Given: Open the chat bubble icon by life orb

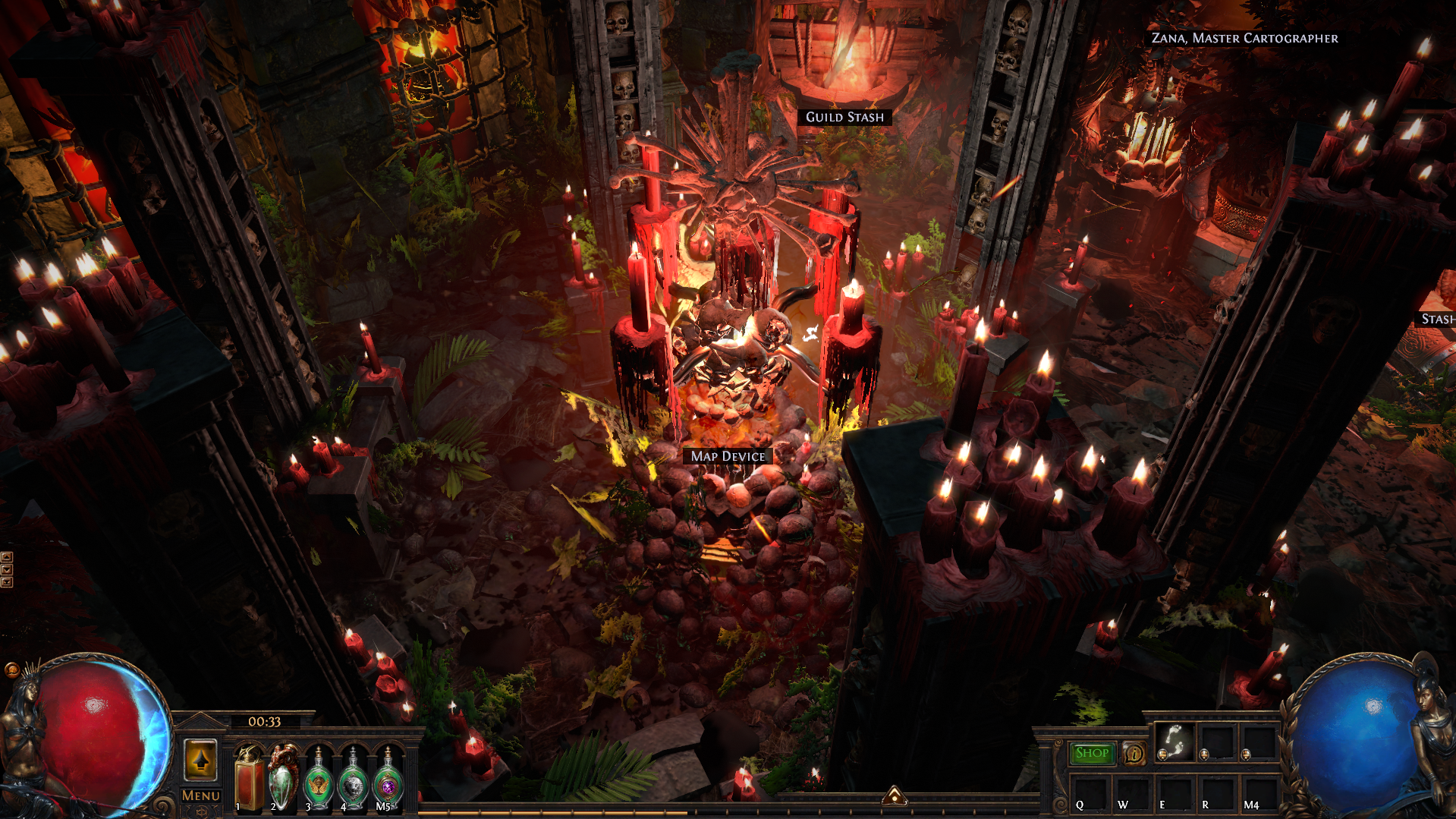Looking at the screenshot, I should tap(11, 669).
